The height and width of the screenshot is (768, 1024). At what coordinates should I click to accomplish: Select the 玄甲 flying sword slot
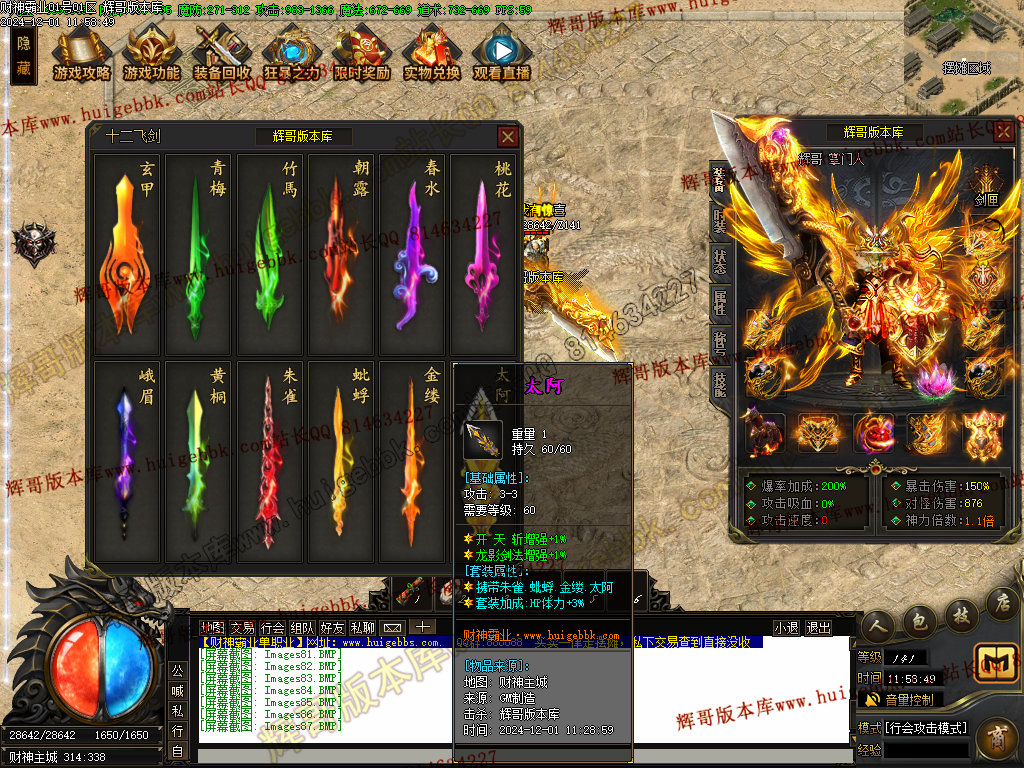[127, 254]
